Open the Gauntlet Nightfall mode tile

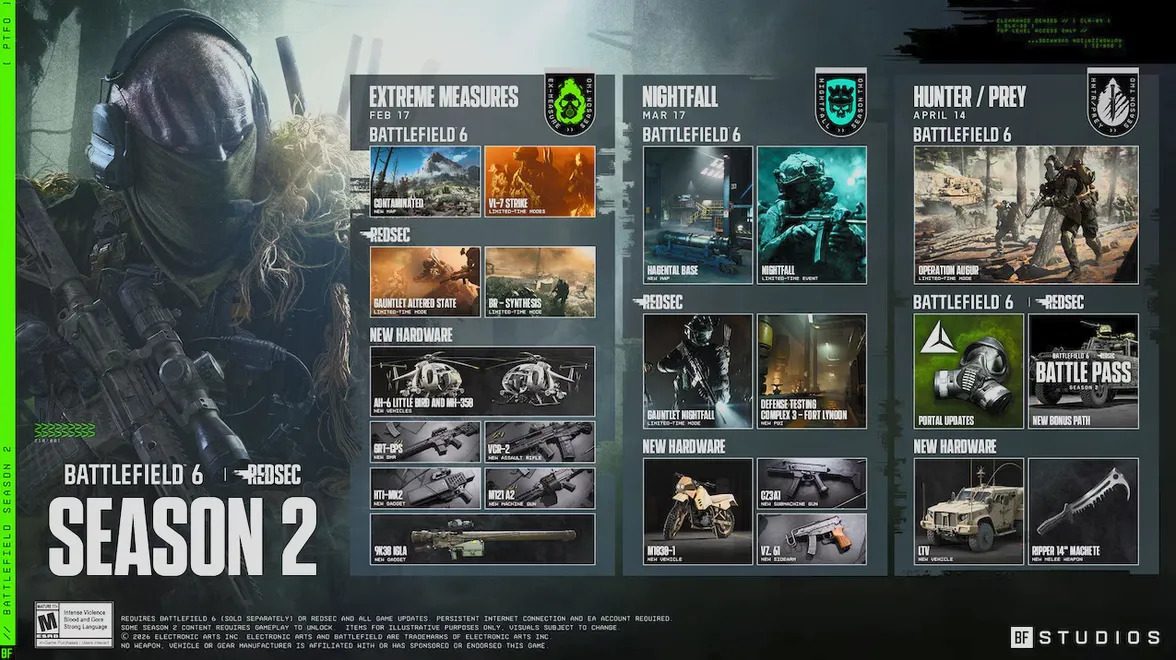[698, 371]
